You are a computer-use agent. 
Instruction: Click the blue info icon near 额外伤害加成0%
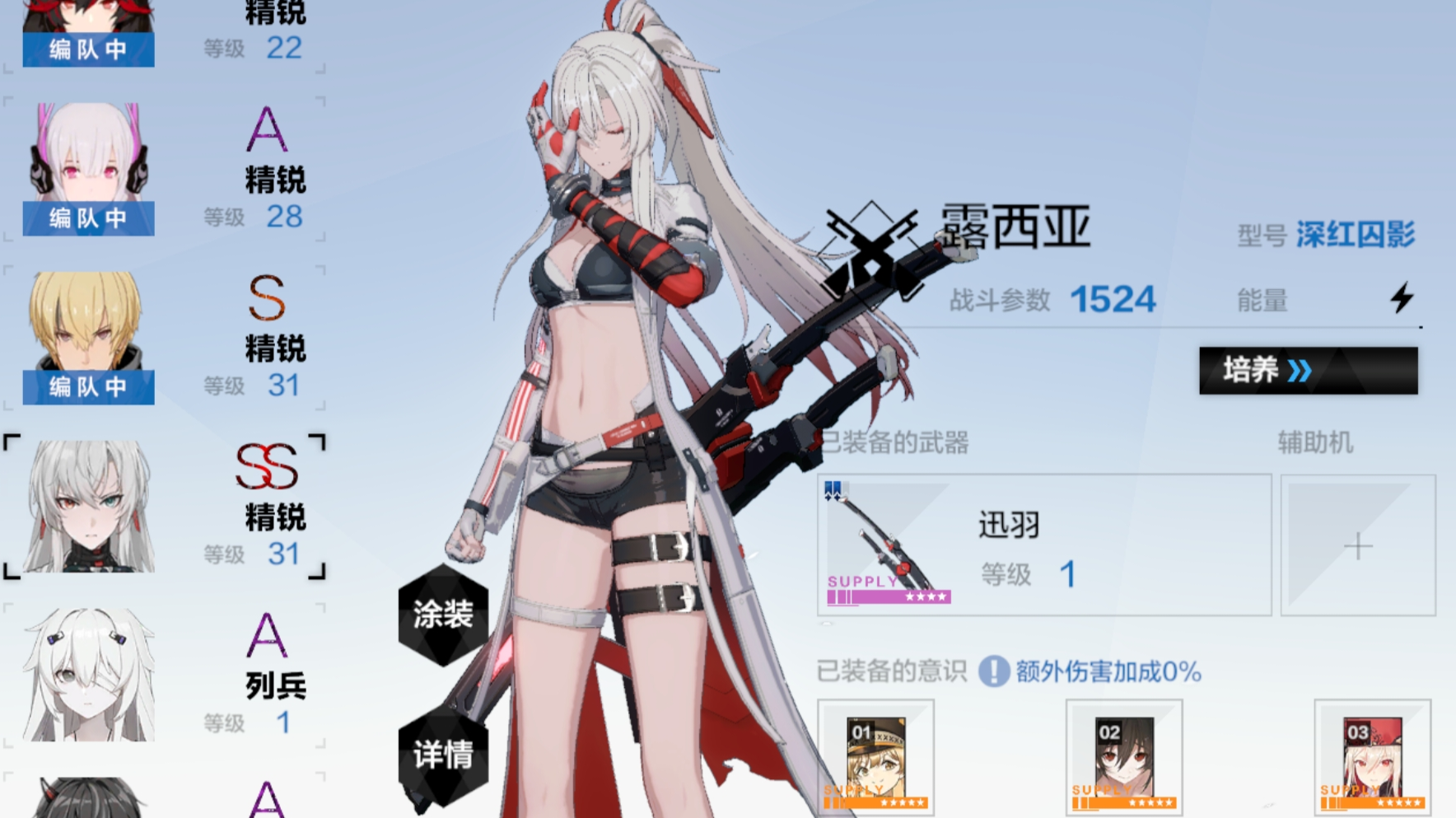click(x=992, y=672)
